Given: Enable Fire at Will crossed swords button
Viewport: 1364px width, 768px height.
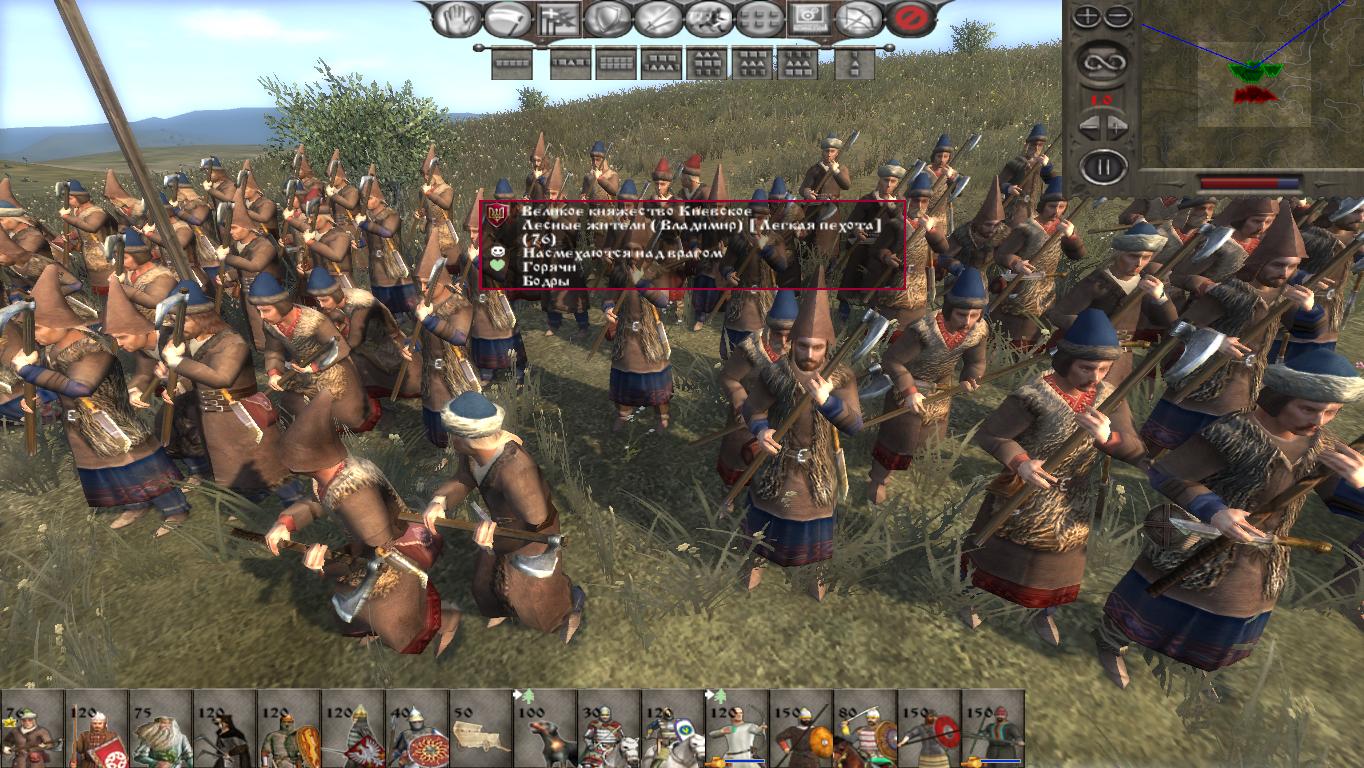Looking at the screenshot, I should tap(655, 18).
